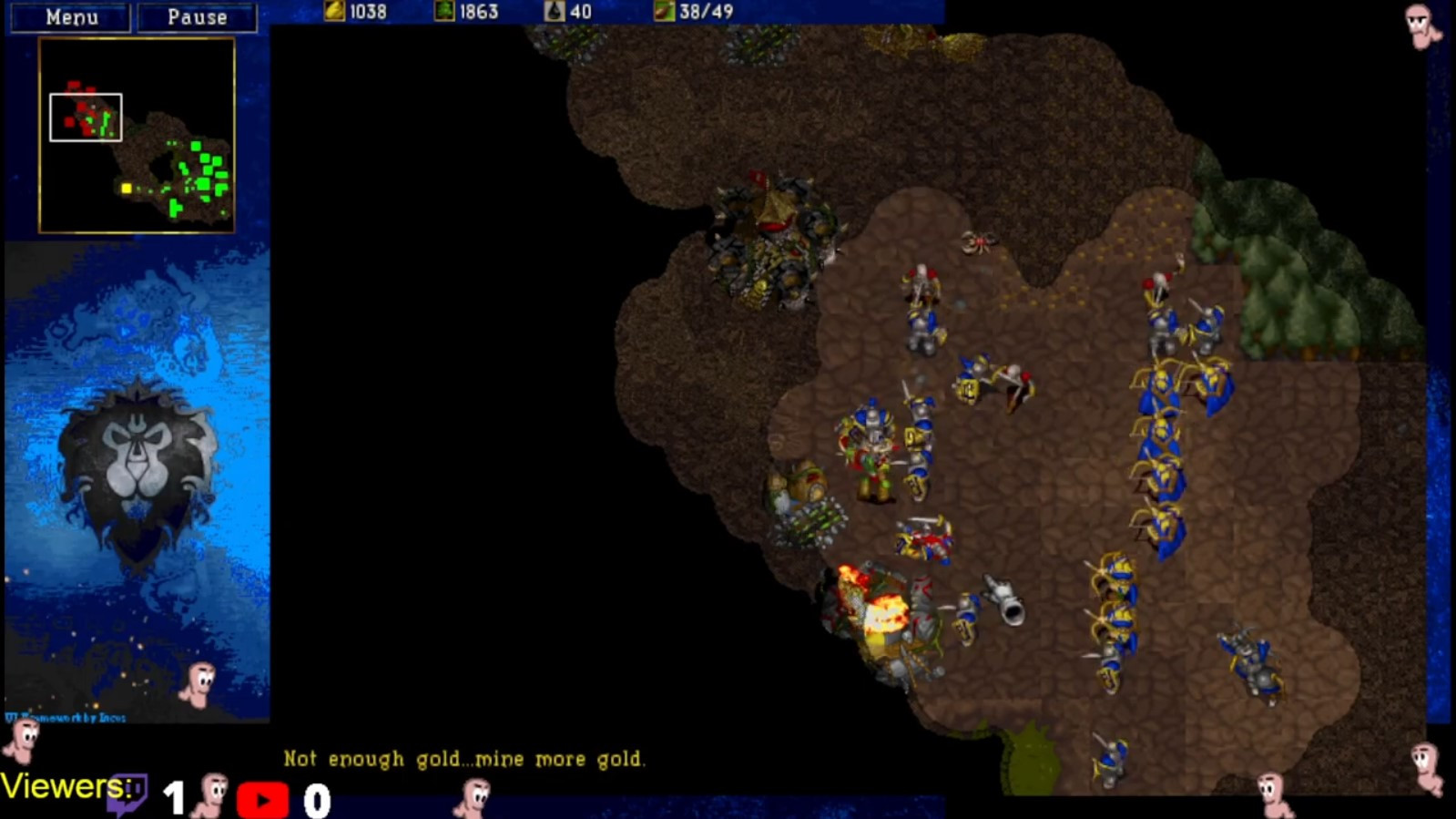Open the in-game Menu

[x=72, y=16]
